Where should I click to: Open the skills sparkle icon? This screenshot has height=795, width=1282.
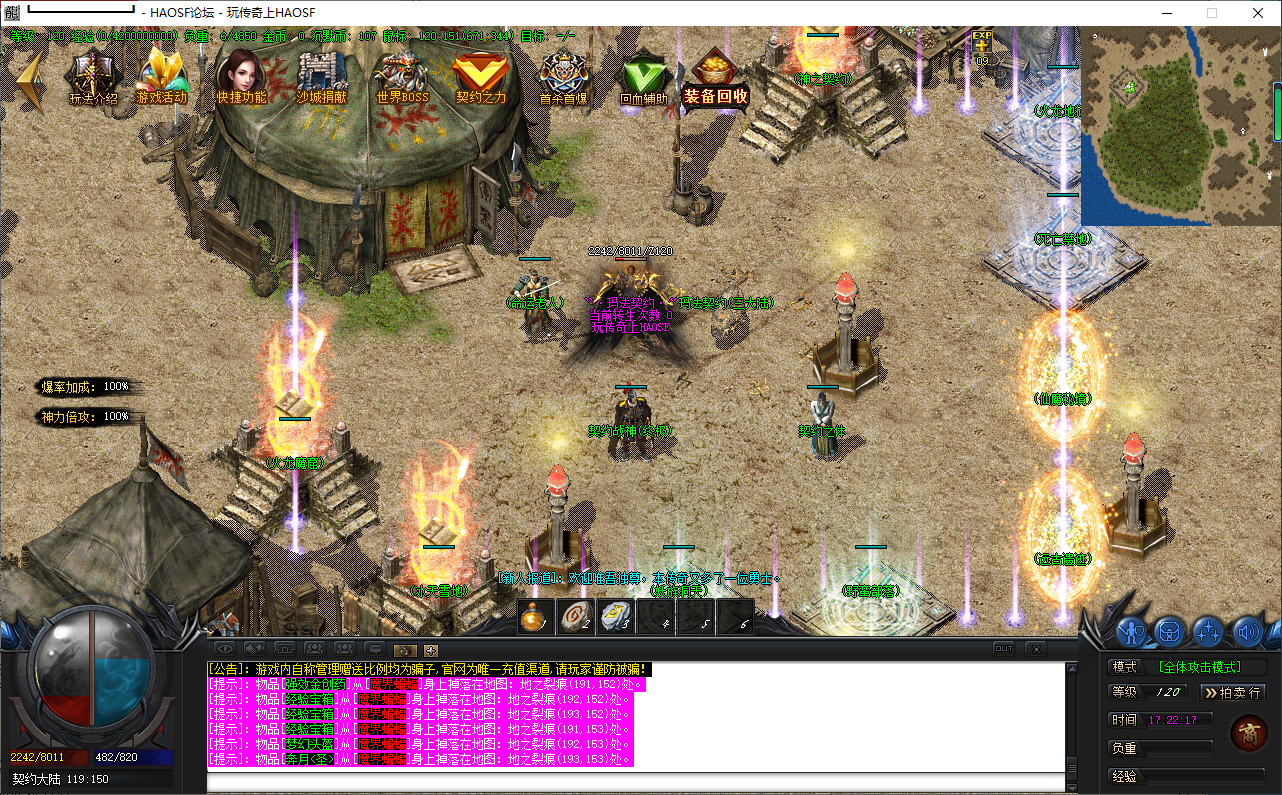1208,632
